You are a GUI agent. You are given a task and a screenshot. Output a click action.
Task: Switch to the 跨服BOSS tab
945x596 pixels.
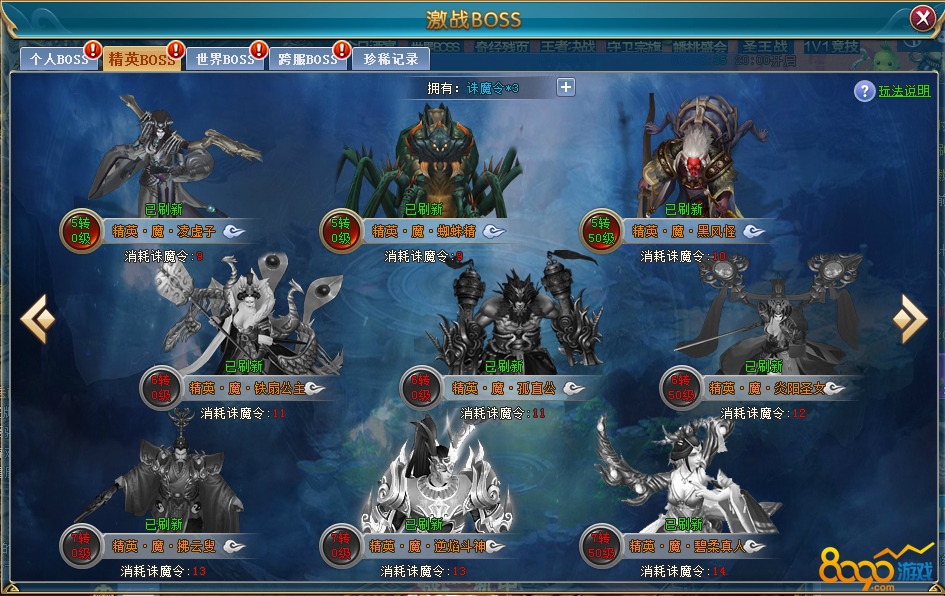coord(307,59)
